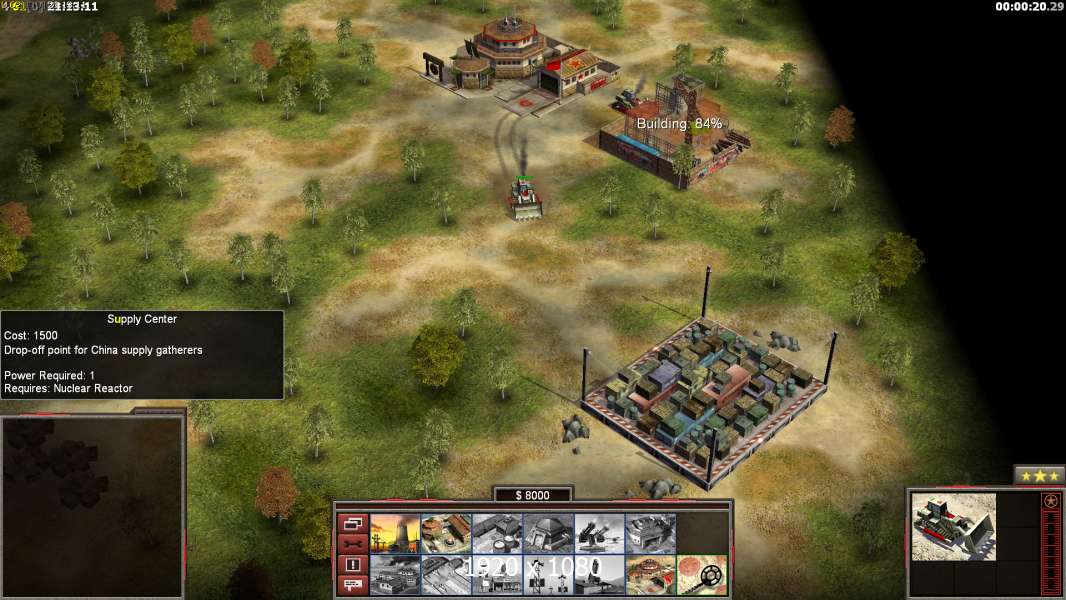This screenshot has width=1066, height=600.
Task: Click the red wrench button
Action: (x=352, y=544)
